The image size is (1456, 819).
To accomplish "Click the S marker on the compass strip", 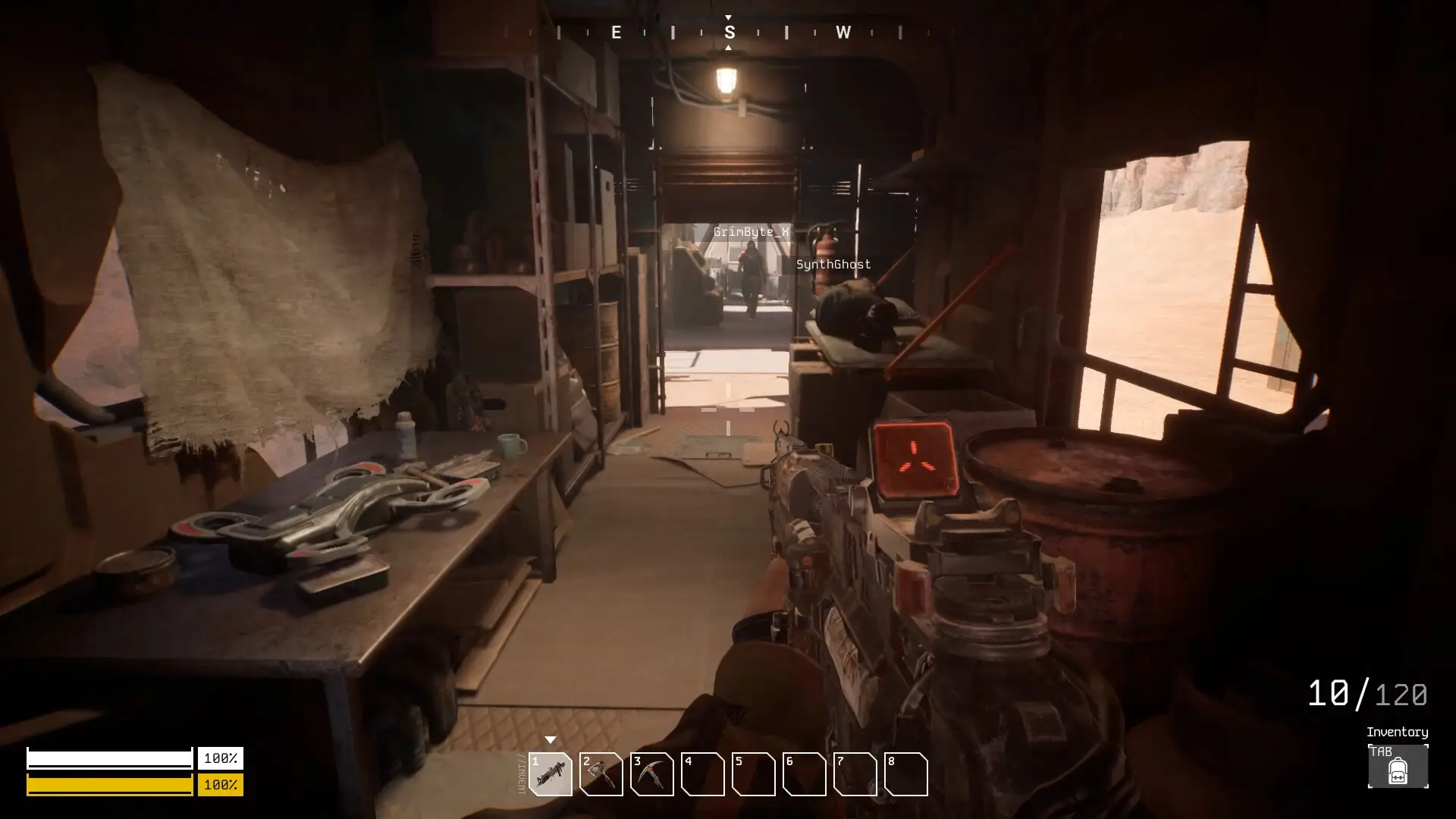I will (730, 33).
